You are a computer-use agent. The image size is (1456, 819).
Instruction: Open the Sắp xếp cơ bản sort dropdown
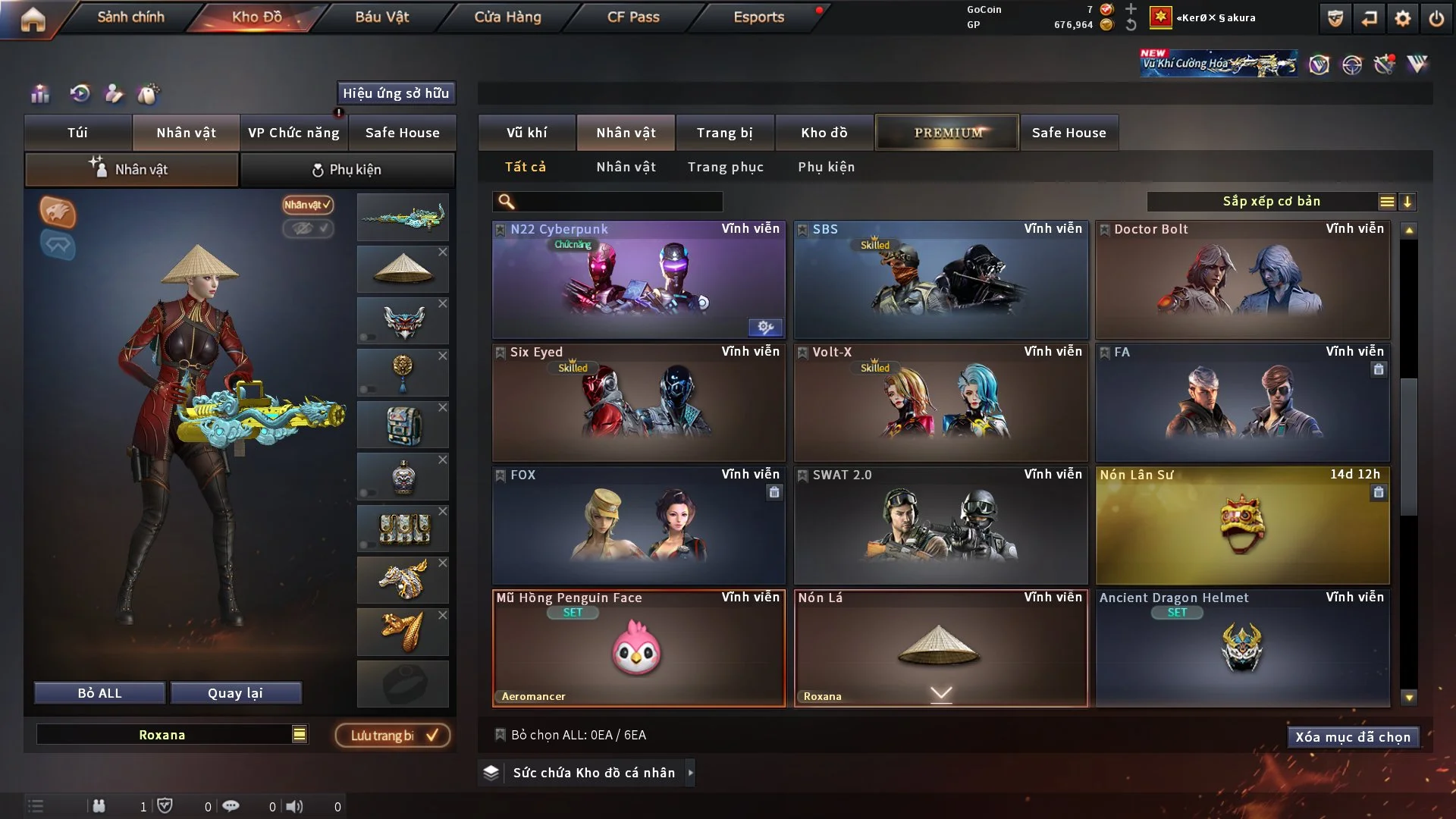[x=1271, y=201]
